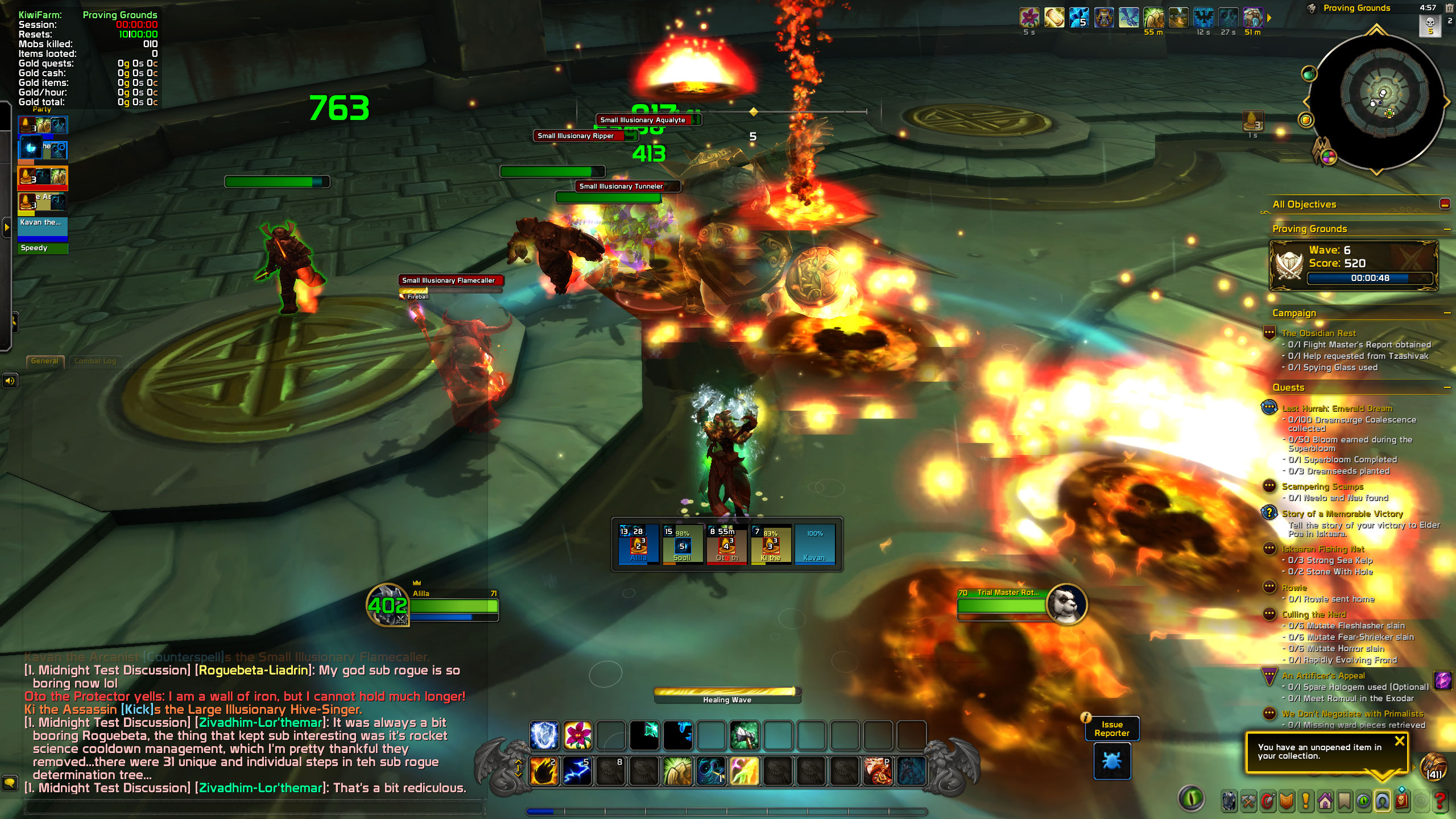Activate the ice shield ability
1456x819 pixels.
(544, 735)
